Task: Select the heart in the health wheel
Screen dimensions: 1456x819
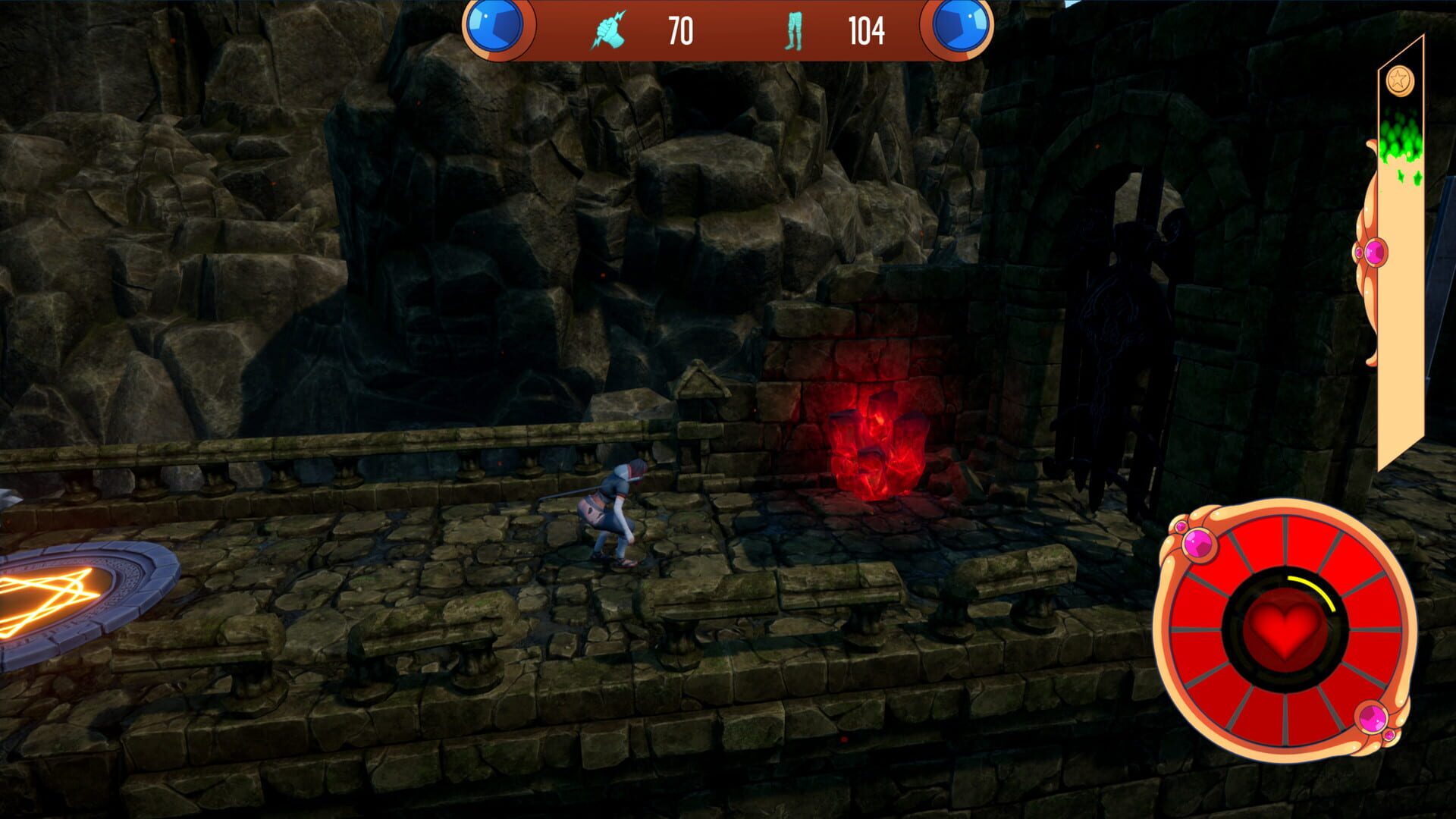Action: pyautogui.click(x=1285, y=628)
